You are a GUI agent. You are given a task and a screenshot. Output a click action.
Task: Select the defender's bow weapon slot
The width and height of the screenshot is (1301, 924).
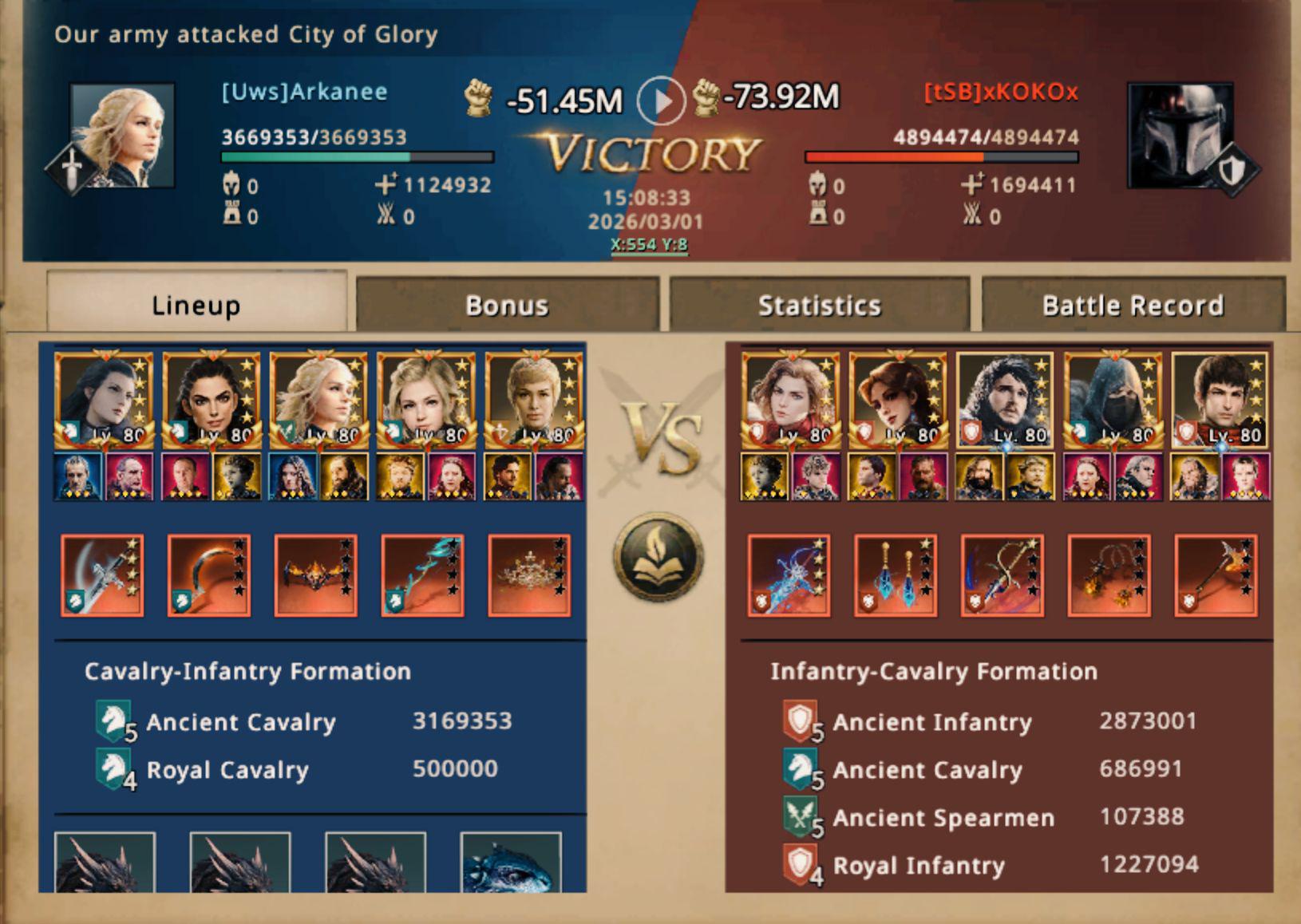1002,575
